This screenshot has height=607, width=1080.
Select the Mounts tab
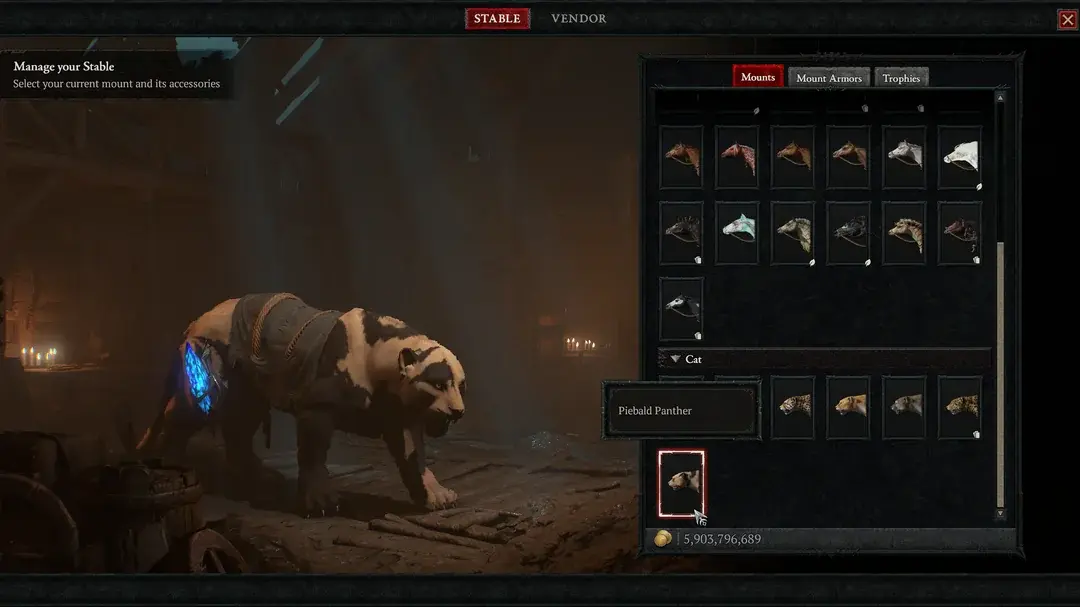click(758, 77)
